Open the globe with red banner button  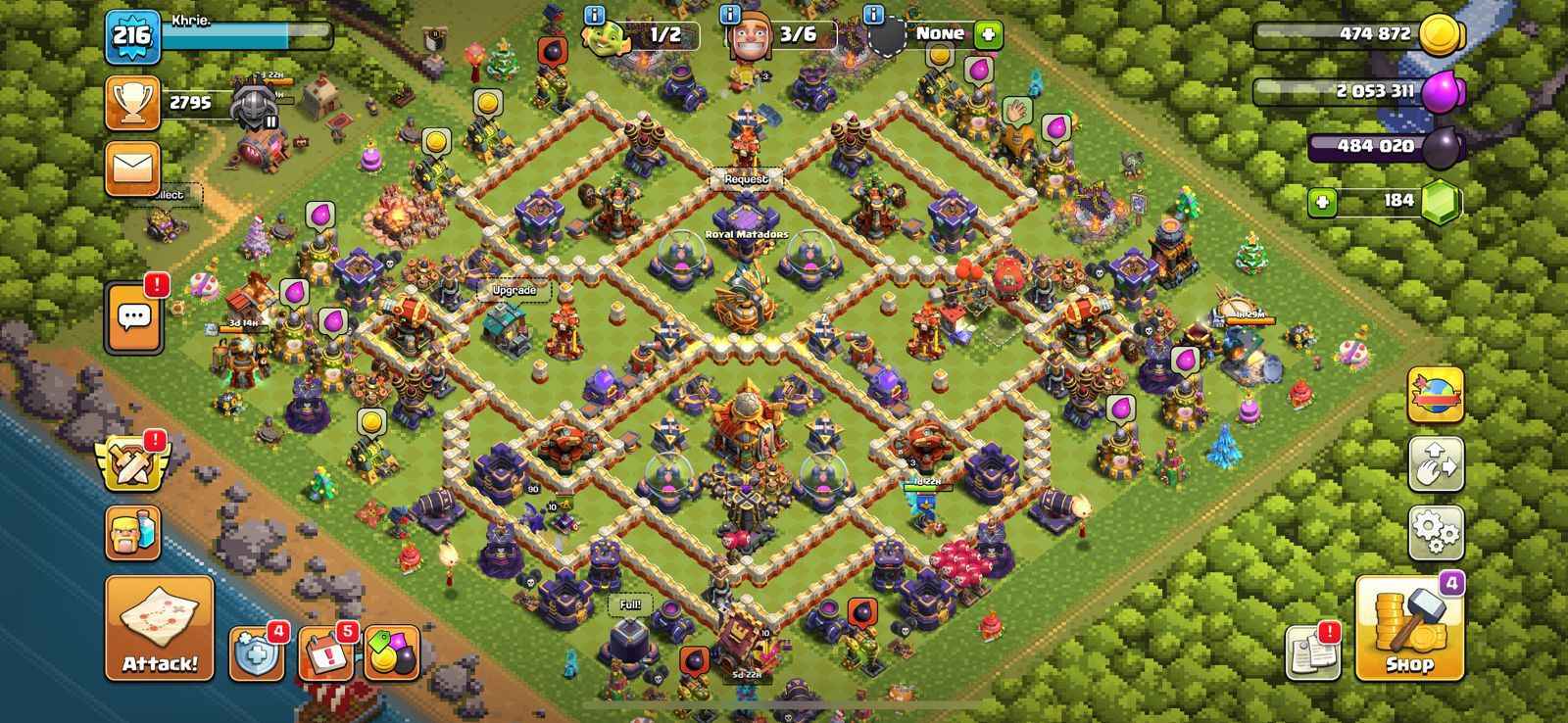pyautogui.click(x=1436, y=394)
